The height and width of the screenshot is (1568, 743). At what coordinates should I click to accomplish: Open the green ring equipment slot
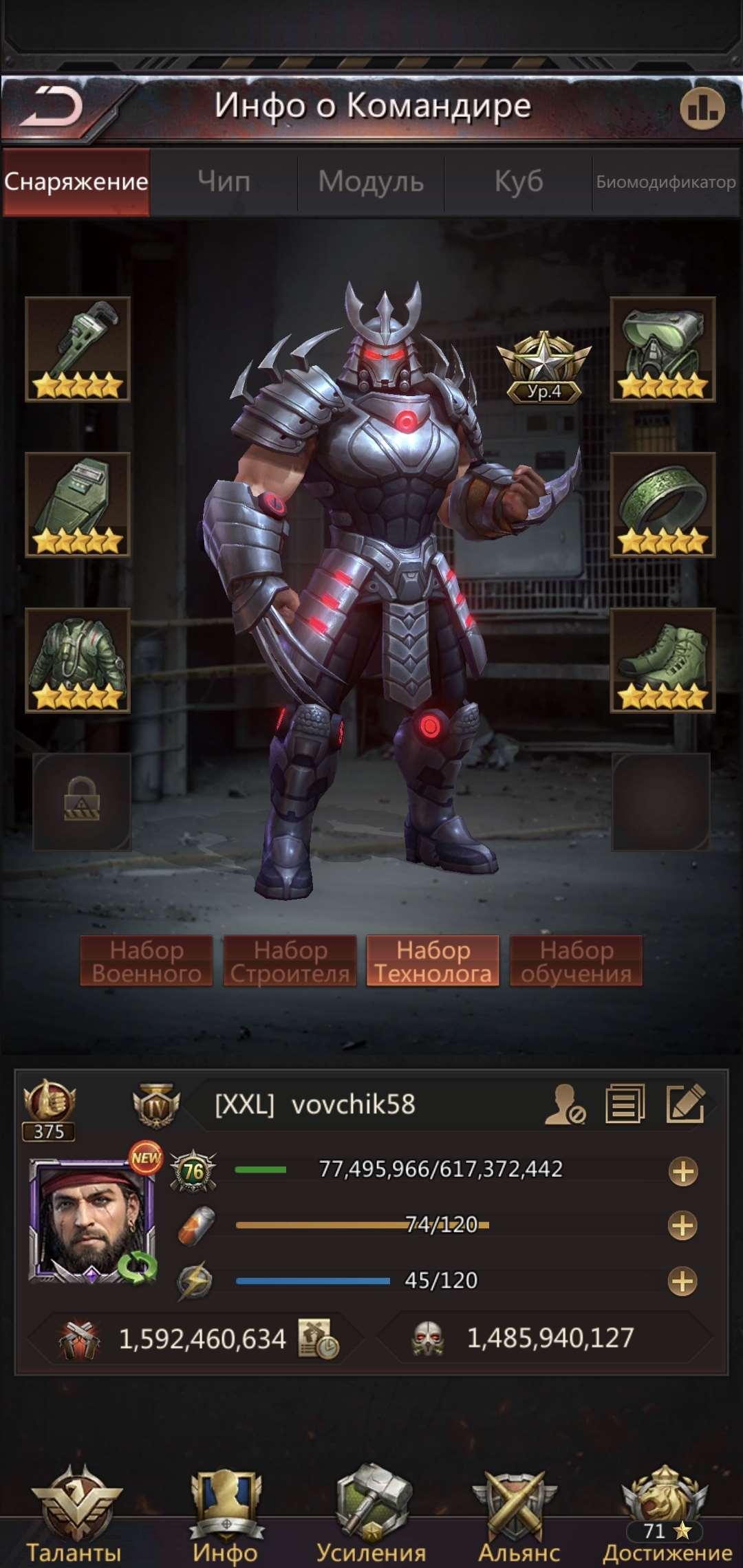663,504
